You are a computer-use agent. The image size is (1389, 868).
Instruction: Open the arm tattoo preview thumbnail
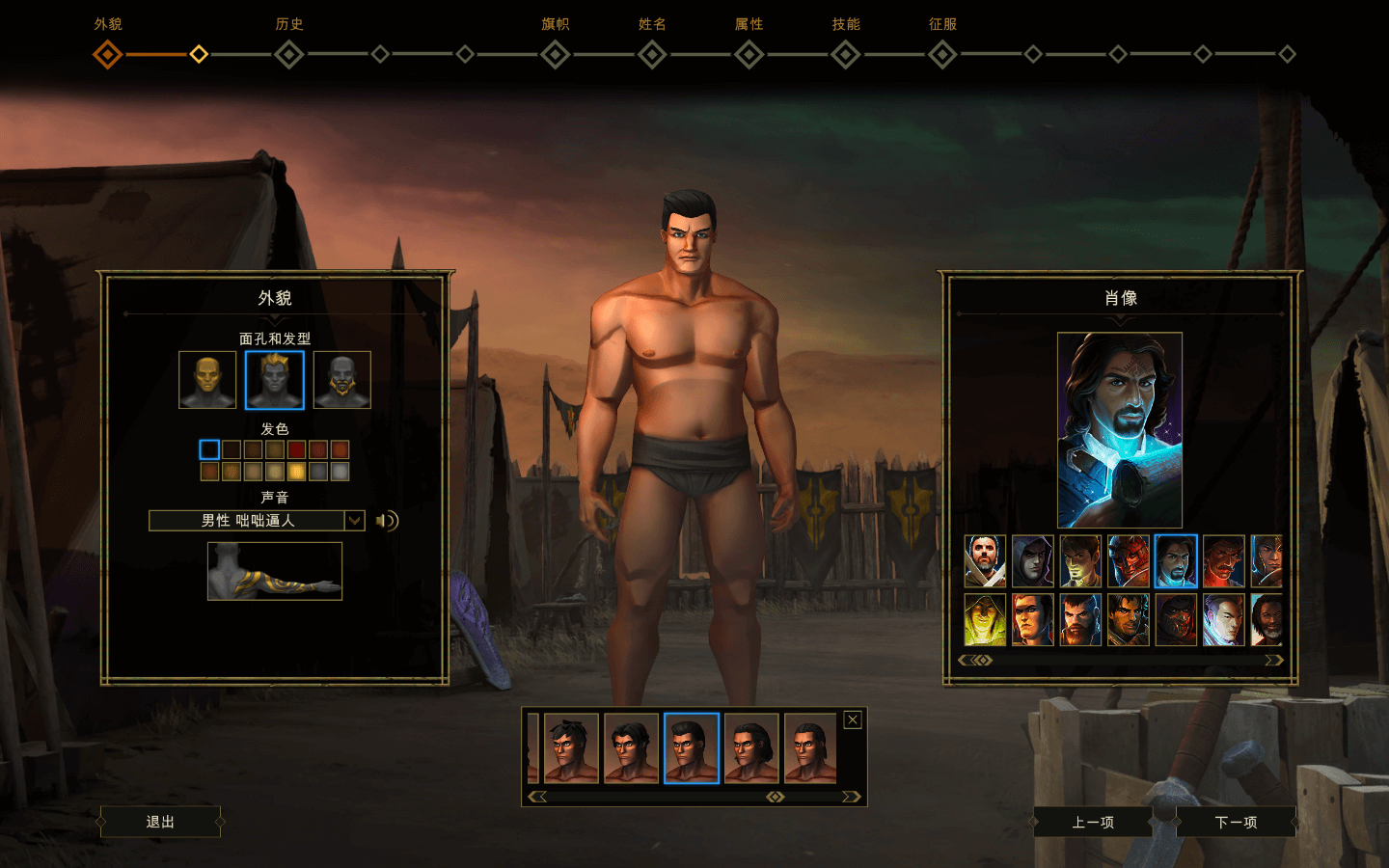click(x=275, y=571)
